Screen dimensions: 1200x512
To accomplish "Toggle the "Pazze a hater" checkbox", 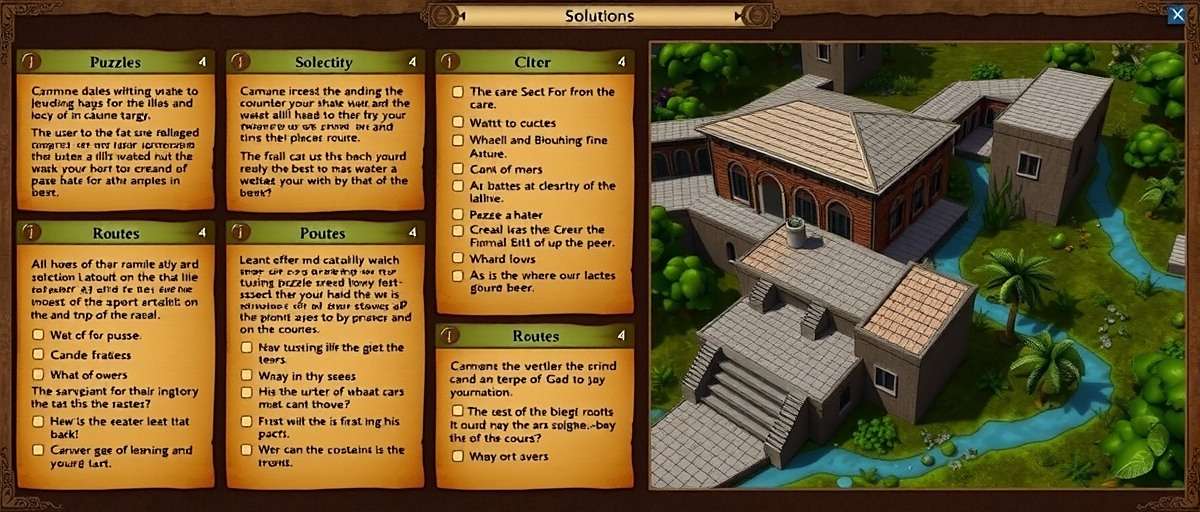I will (457, 214).
